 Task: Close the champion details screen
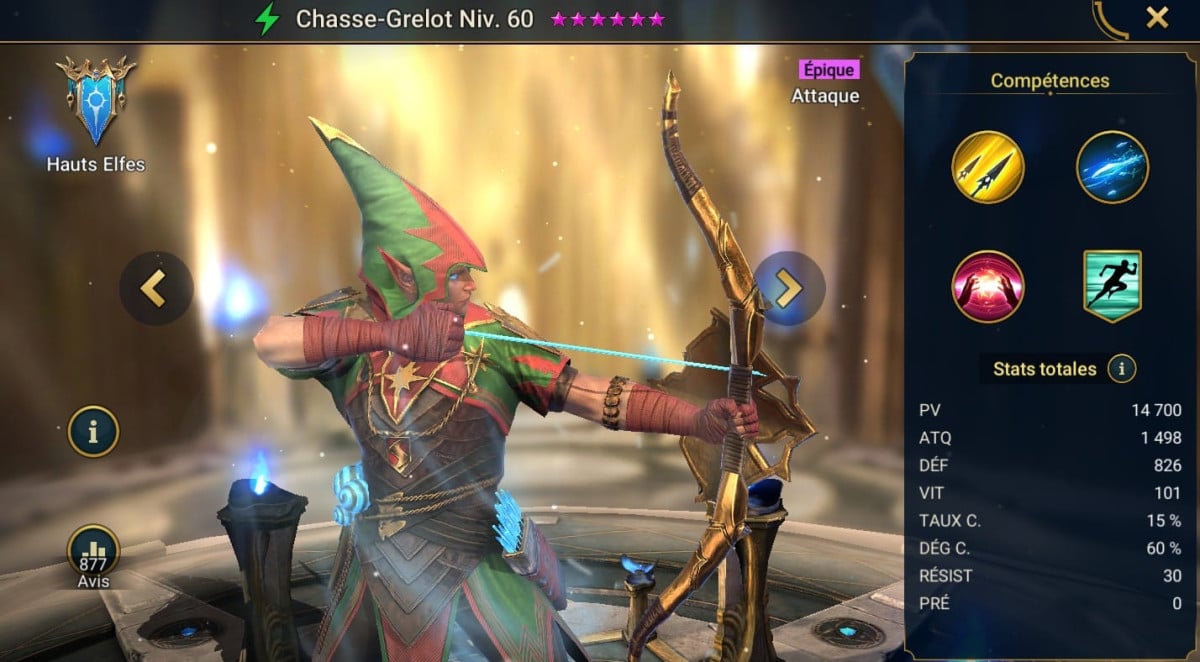pos(1157,17)
